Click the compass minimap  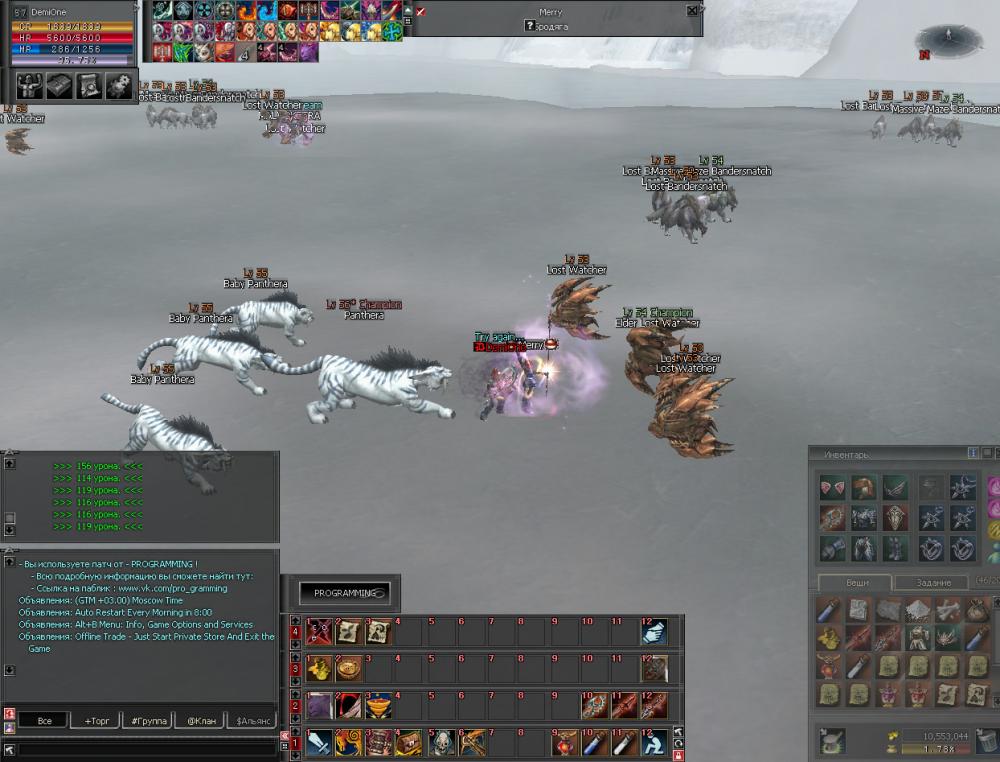[x=946, y=41]
